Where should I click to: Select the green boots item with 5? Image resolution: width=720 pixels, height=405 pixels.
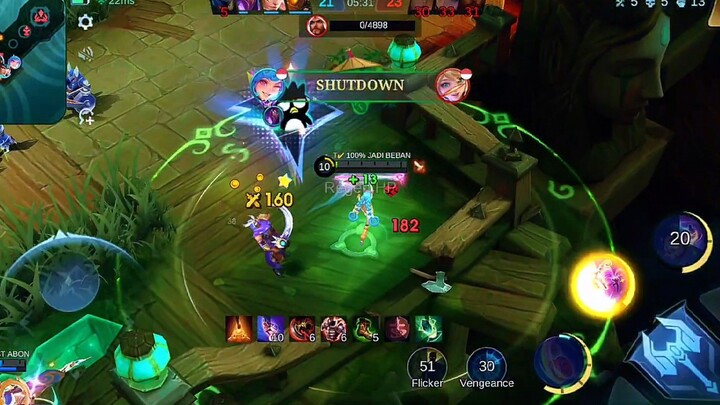pyautogui.click(x=366, y=328)
